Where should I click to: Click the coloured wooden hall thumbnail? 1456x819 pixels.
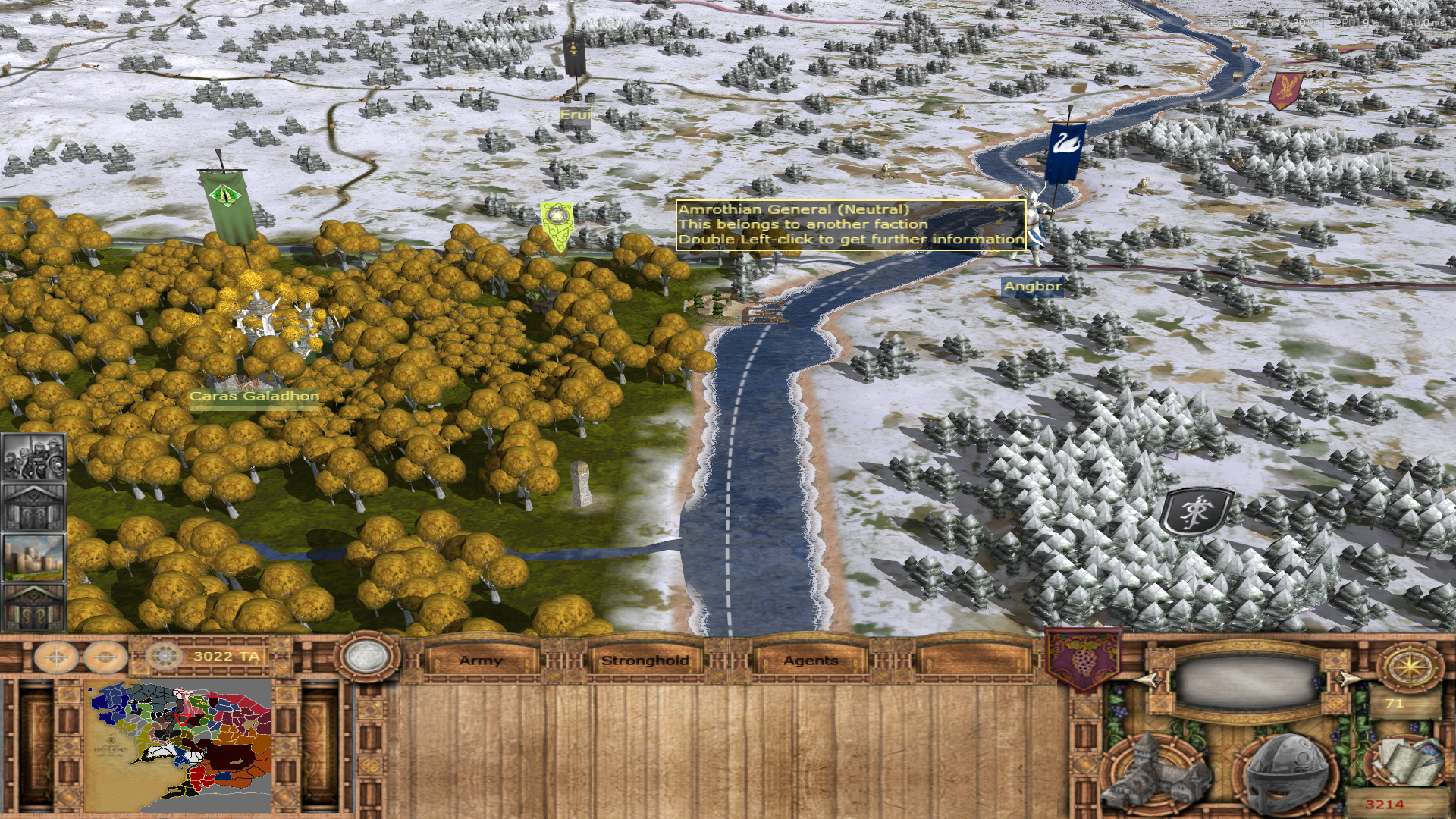33,607
